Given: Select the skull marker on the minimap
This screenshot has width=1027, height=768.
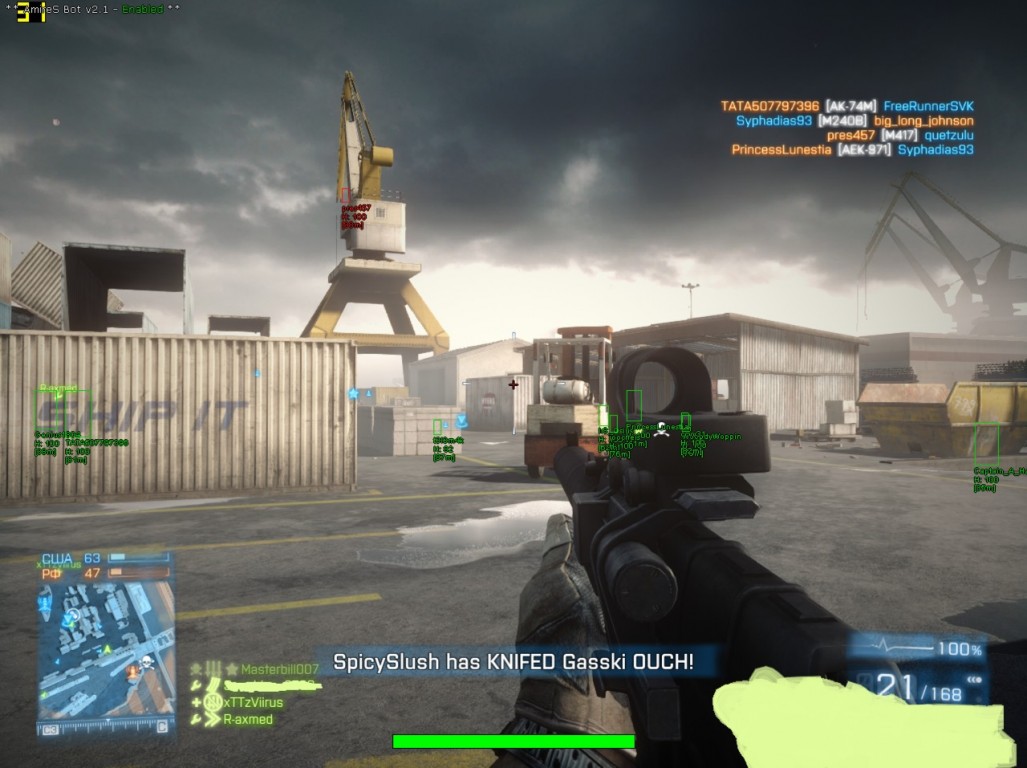Looking at the screenshot, I should (145, 663).
